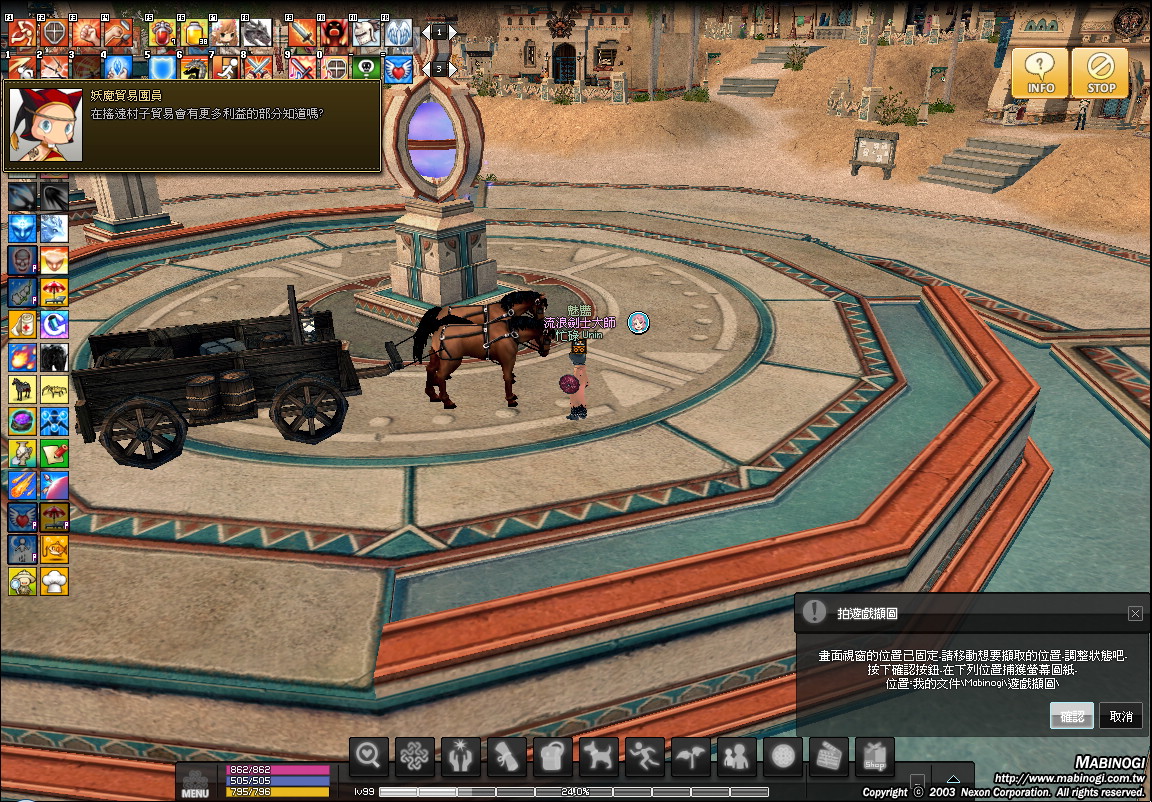Open the two-people friends toolbar icon
Viewport: 1152px width, 802px height.
coord(737,758)
